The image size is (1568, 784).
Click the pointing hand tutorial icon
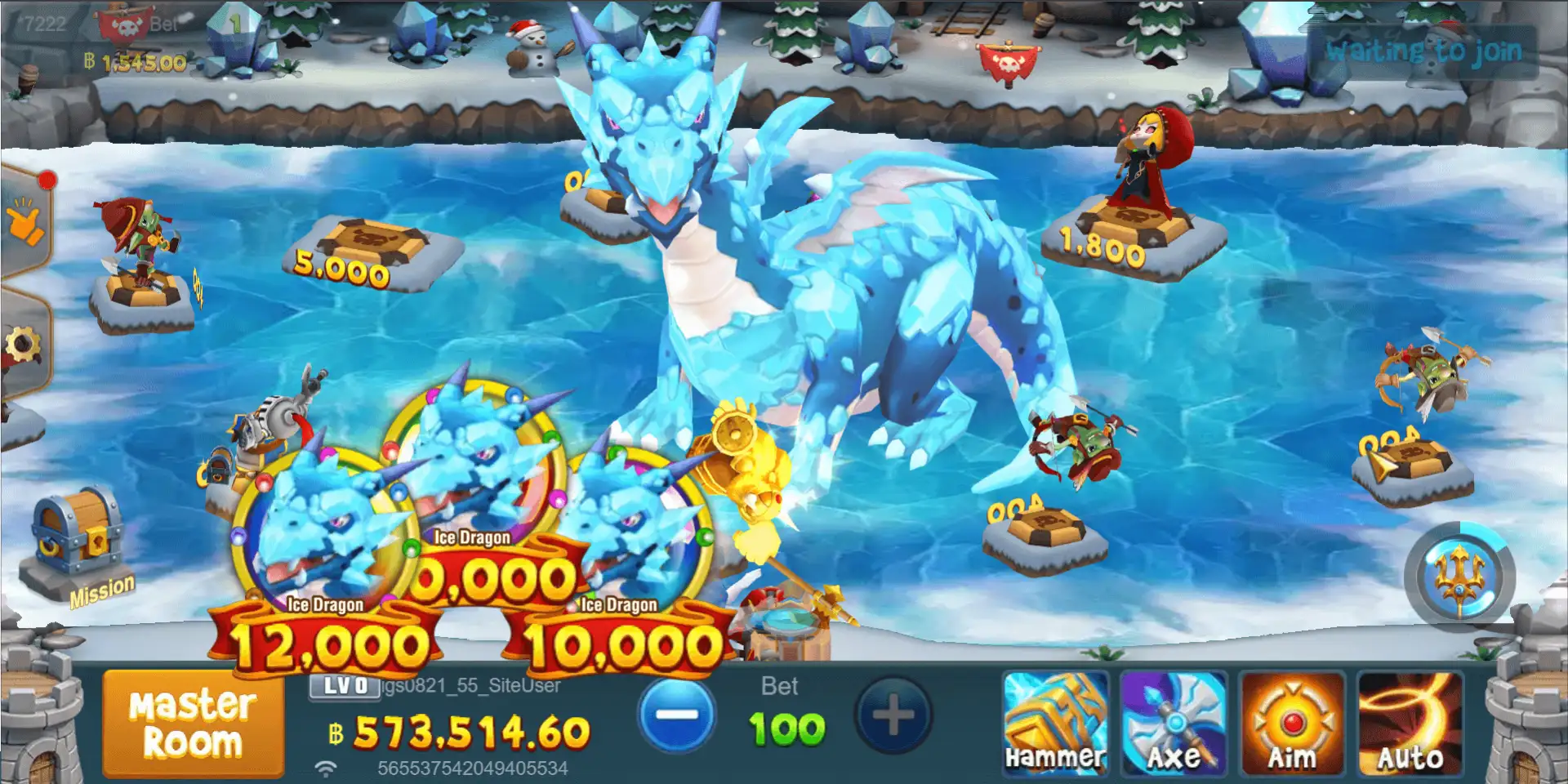point(24,220)
